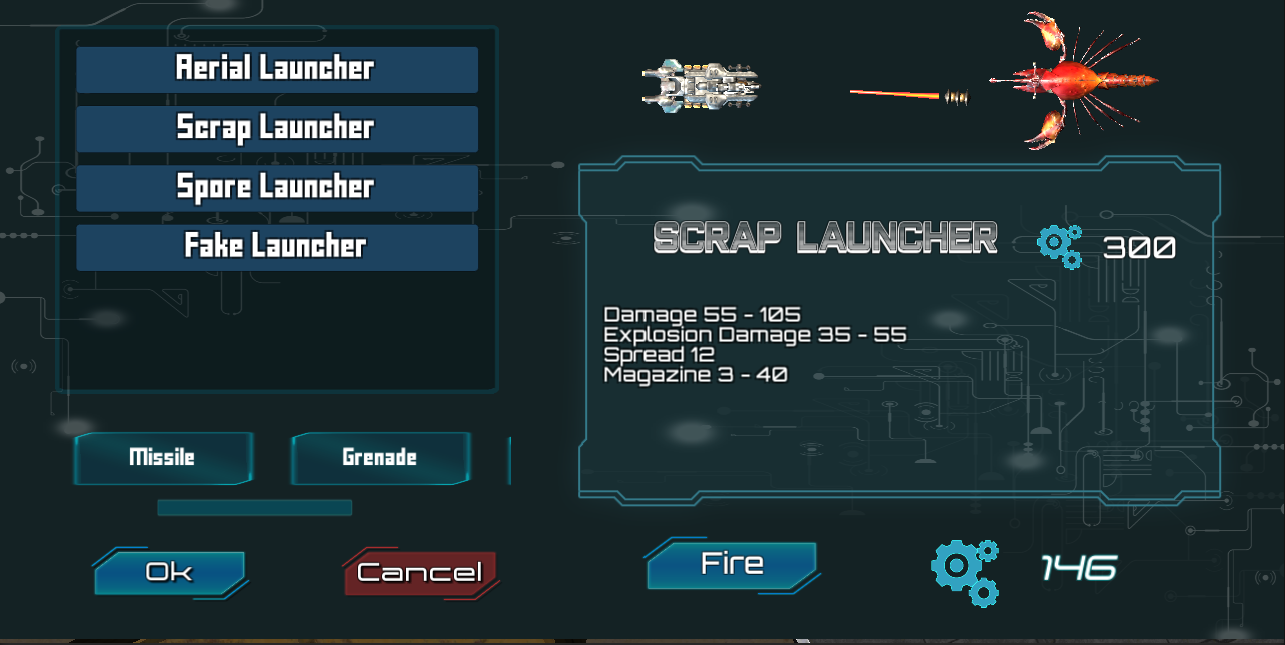Click the category scrollbar under Missile

254,508
